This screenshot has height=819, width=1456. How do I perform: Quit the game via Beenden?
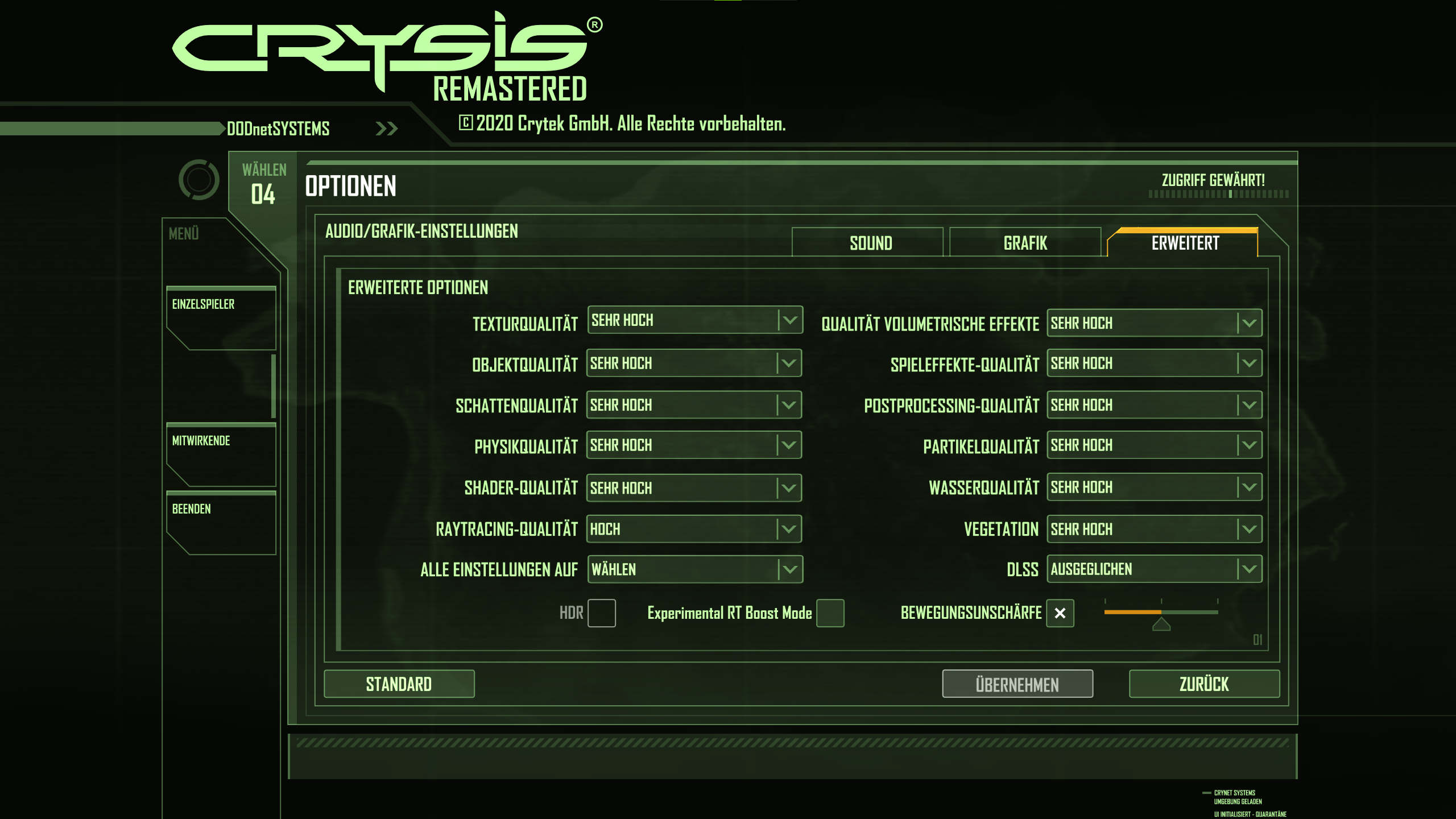[x=221, y=522]
